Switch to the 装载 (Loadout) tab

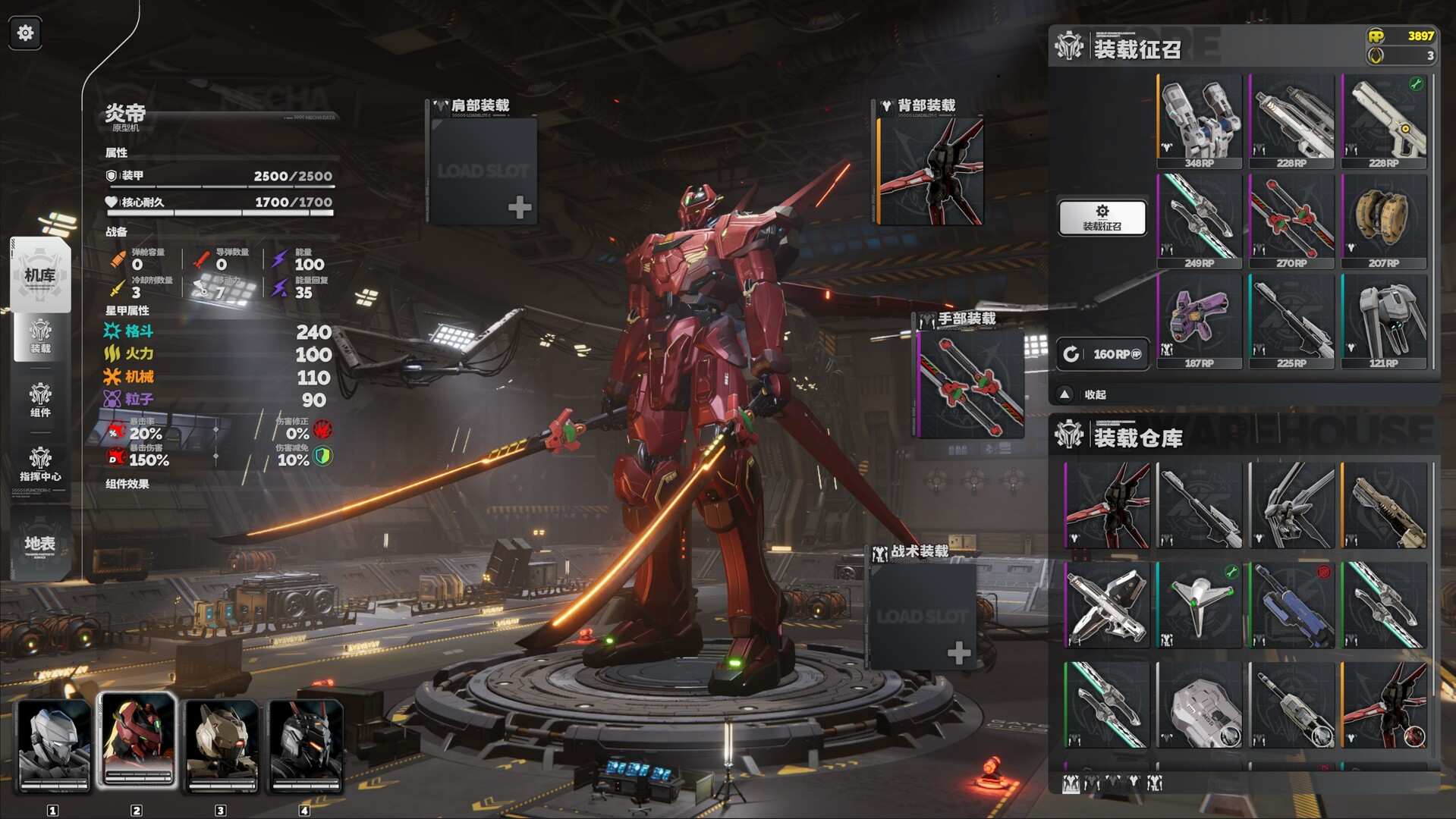[40, 336]
